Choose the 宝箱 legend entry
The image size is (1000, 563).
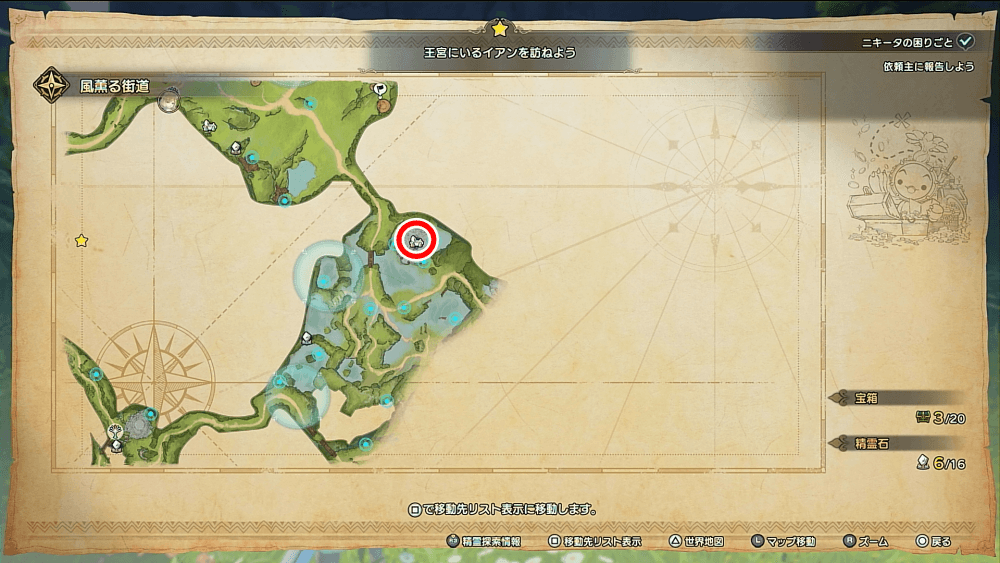[865, 397]
